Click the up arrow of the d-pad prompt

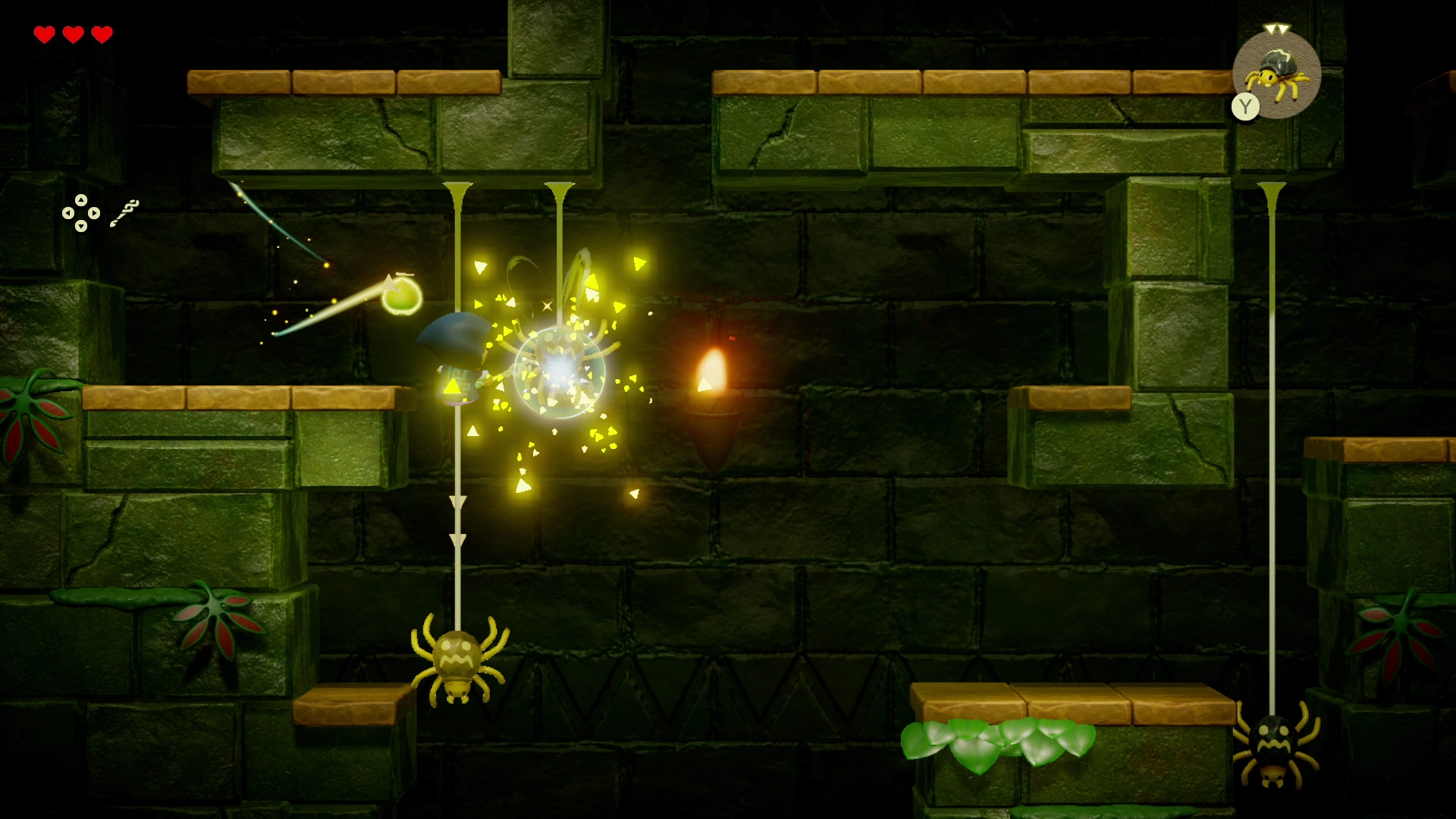coord(80,199)
